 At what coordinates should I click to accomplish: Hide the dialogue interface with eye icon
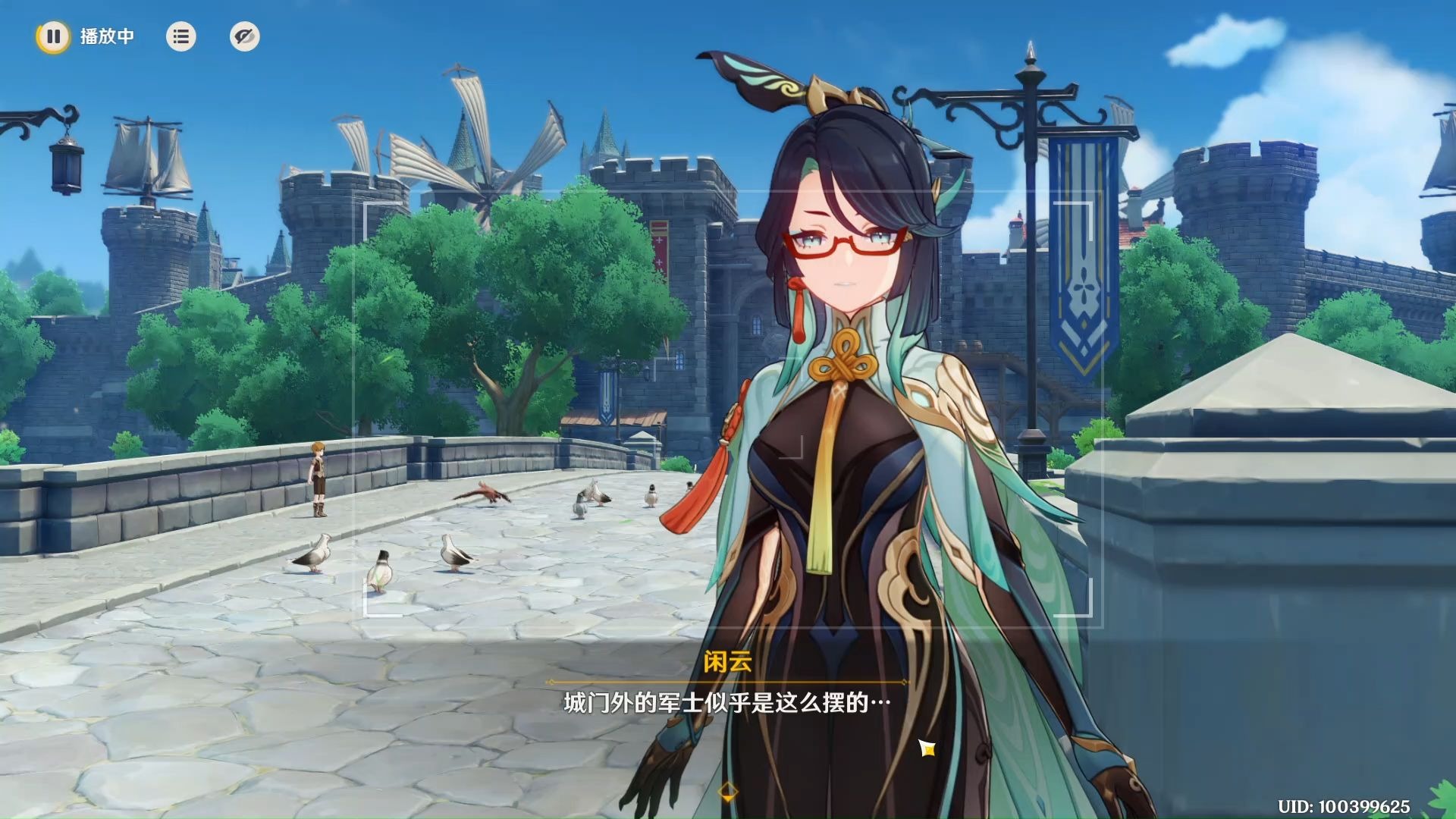244,36
